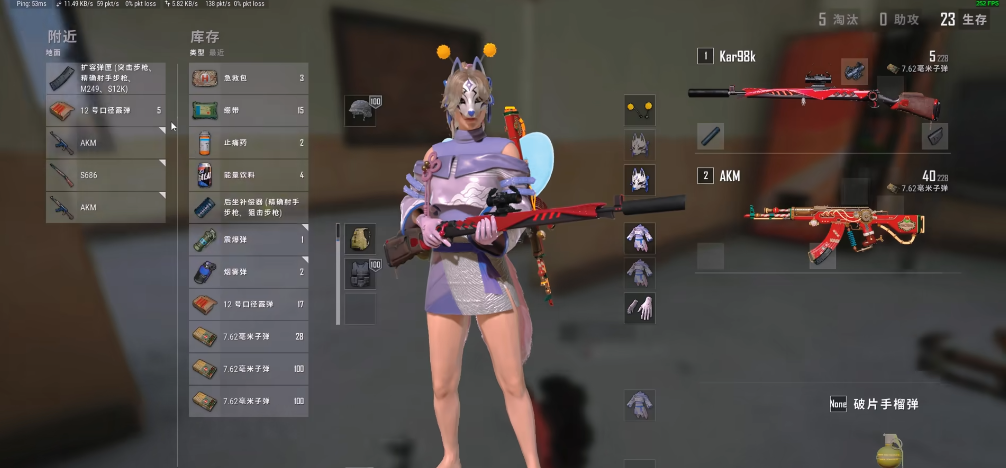The height and width of the screenshot is (468, 1006).
Task: Sort inventory by type (类型) tab
Action: point(196,51)
